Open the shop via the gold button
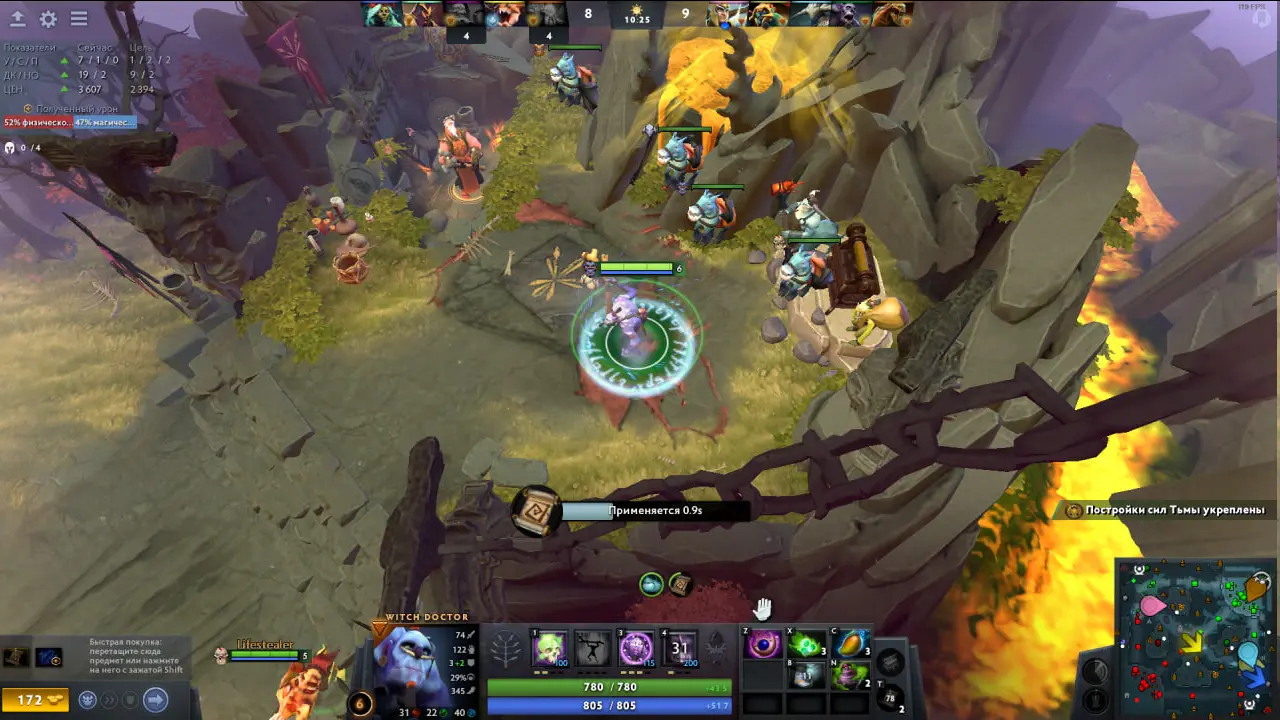1280x720 pixels. tap(35, 699)
